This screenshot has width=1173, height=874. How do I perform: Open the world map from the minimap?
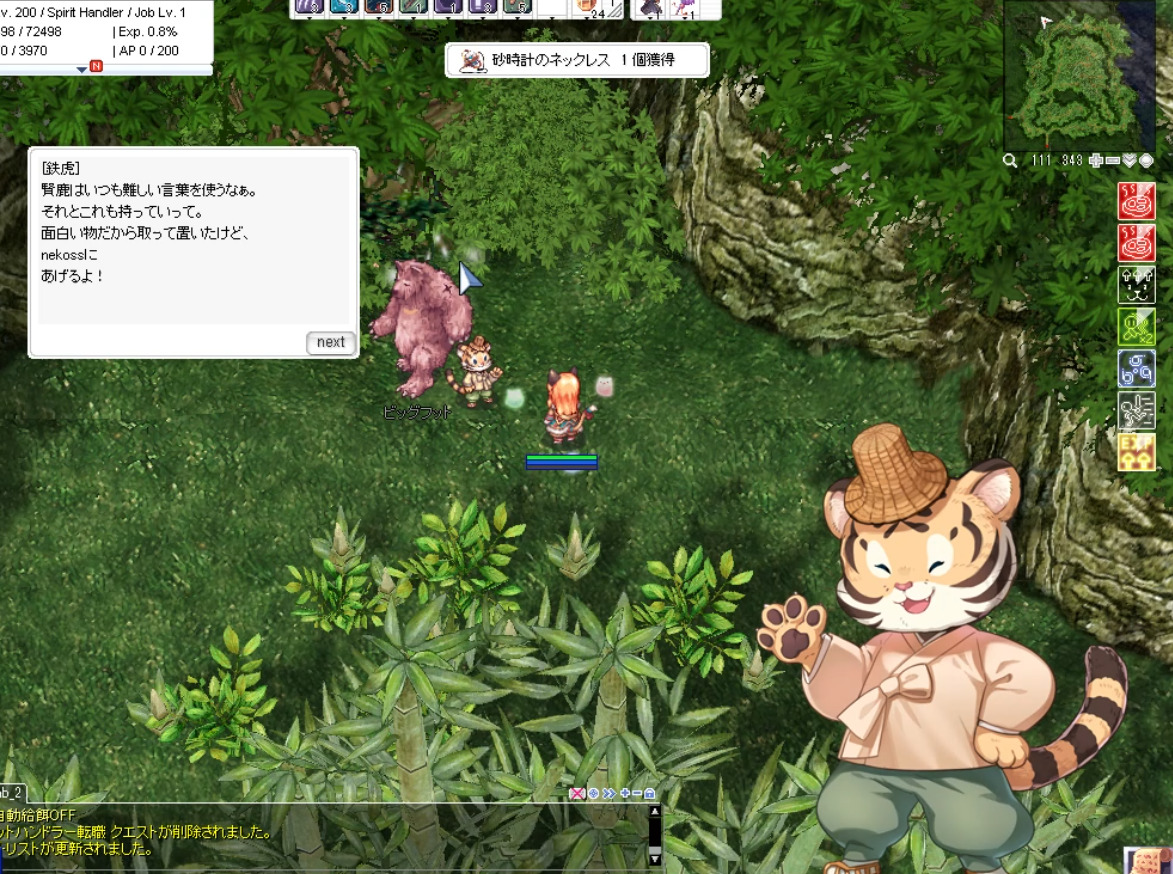point(1146,160)
